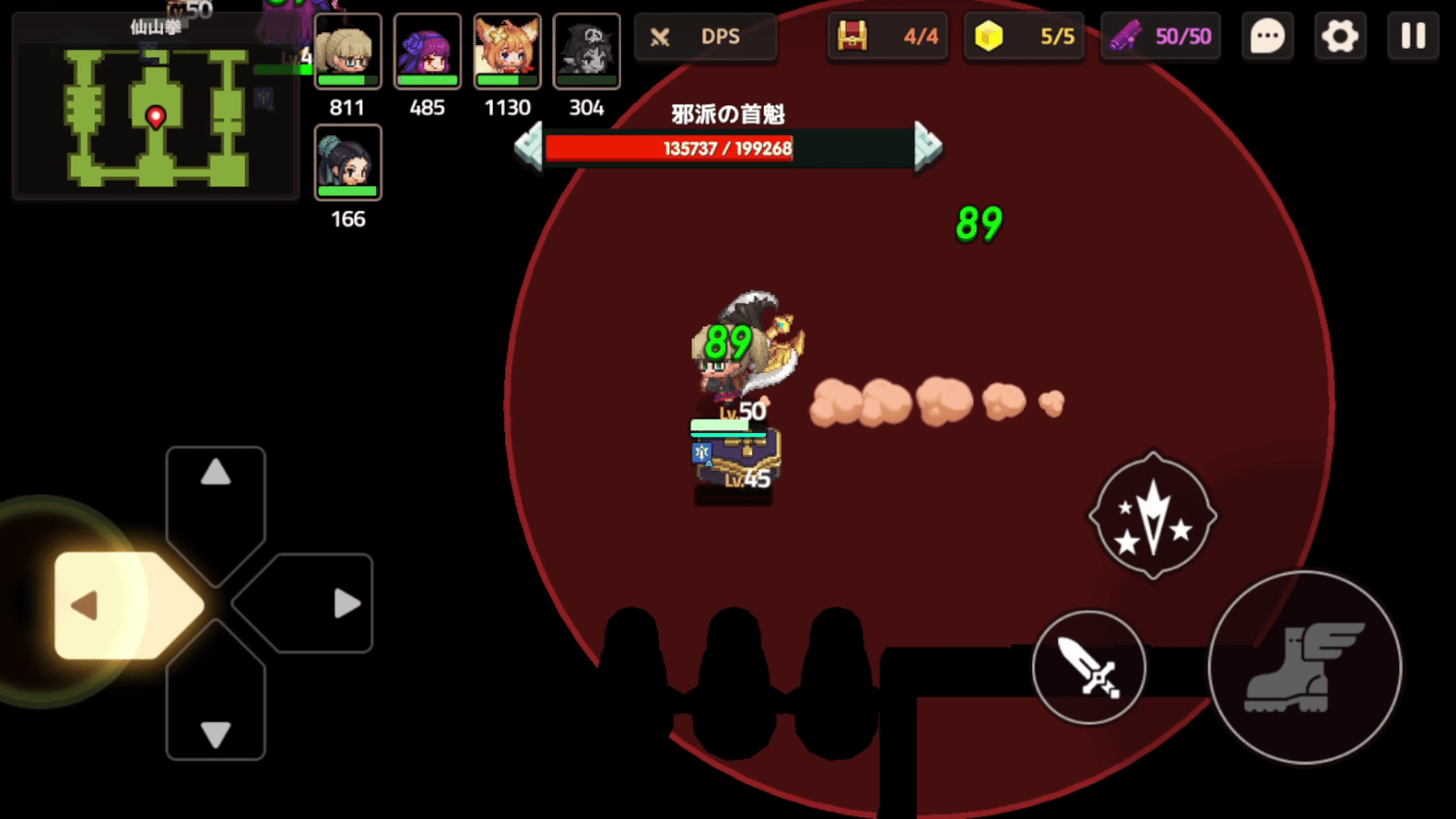Select the purple-haired hero portrait
Viewport: 1456px width, 819px height.
click(x=428, y=52)
